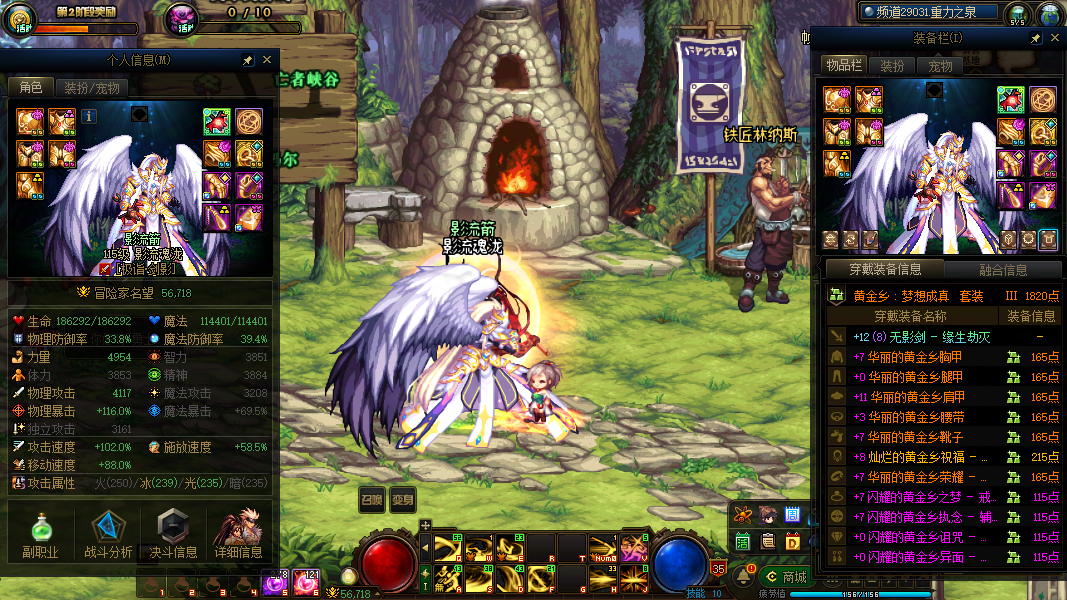Show 决斗信息 duel information
The width and height of the screenshot is (1067, 600).
point(173,533)
